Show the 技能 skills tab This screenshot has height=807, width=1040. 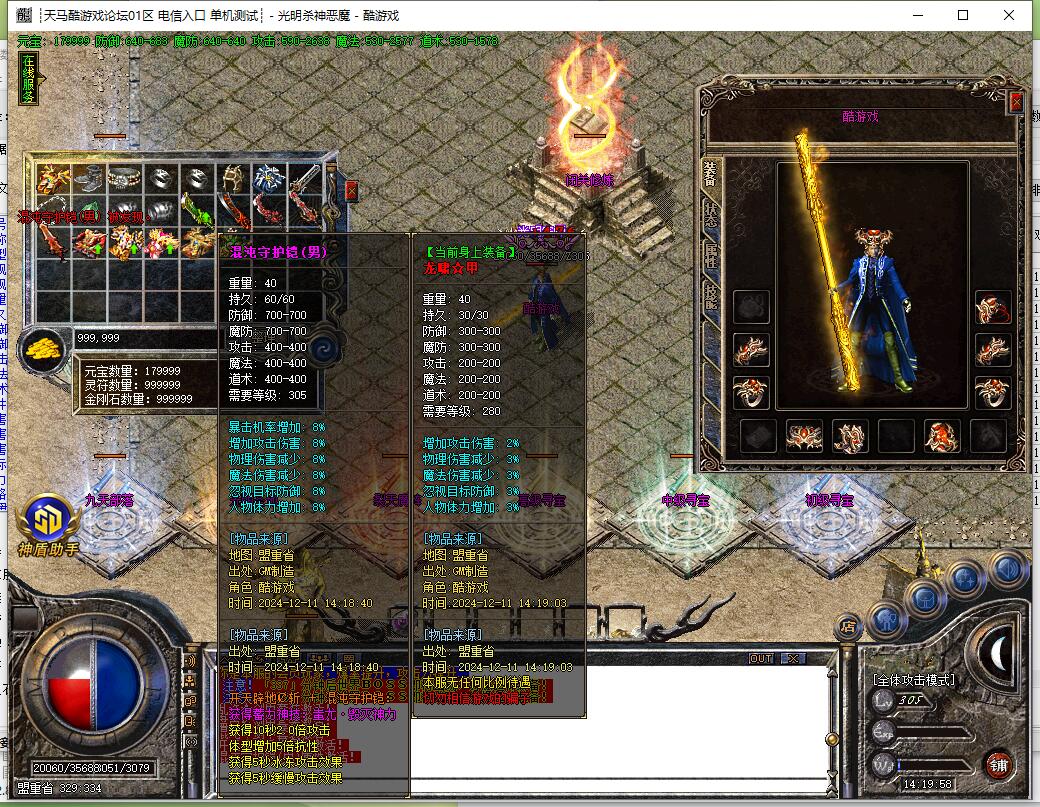click(x=709, y=294)
